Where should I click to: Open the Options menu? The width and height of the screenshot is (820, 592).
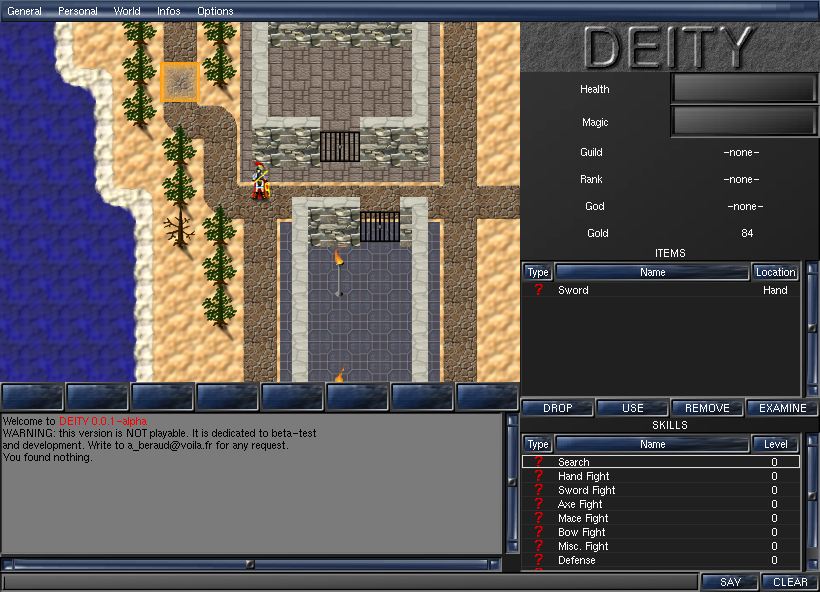coord(215,11)
